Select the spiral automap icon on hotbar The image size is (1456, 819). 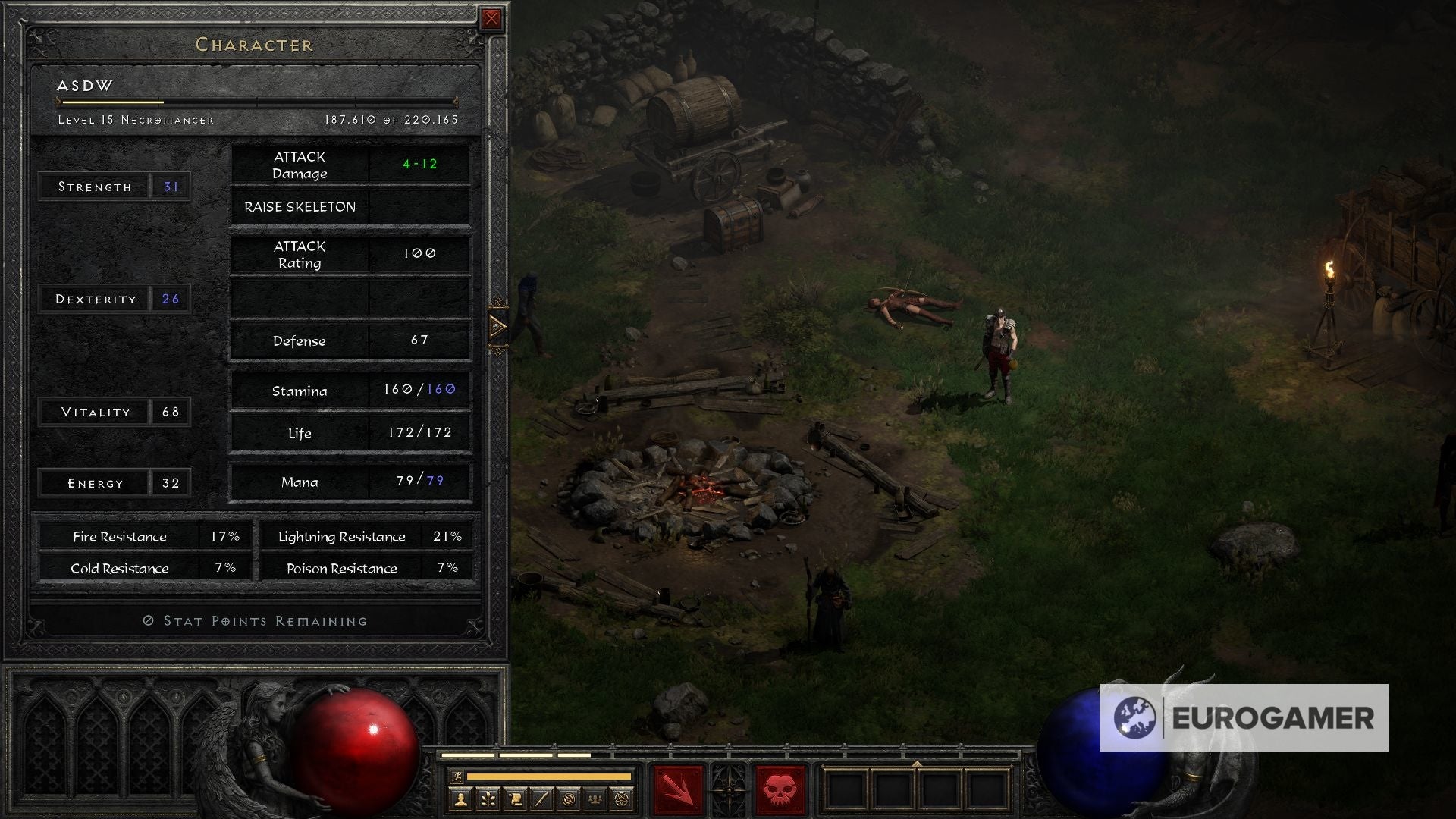click(569, 799)
